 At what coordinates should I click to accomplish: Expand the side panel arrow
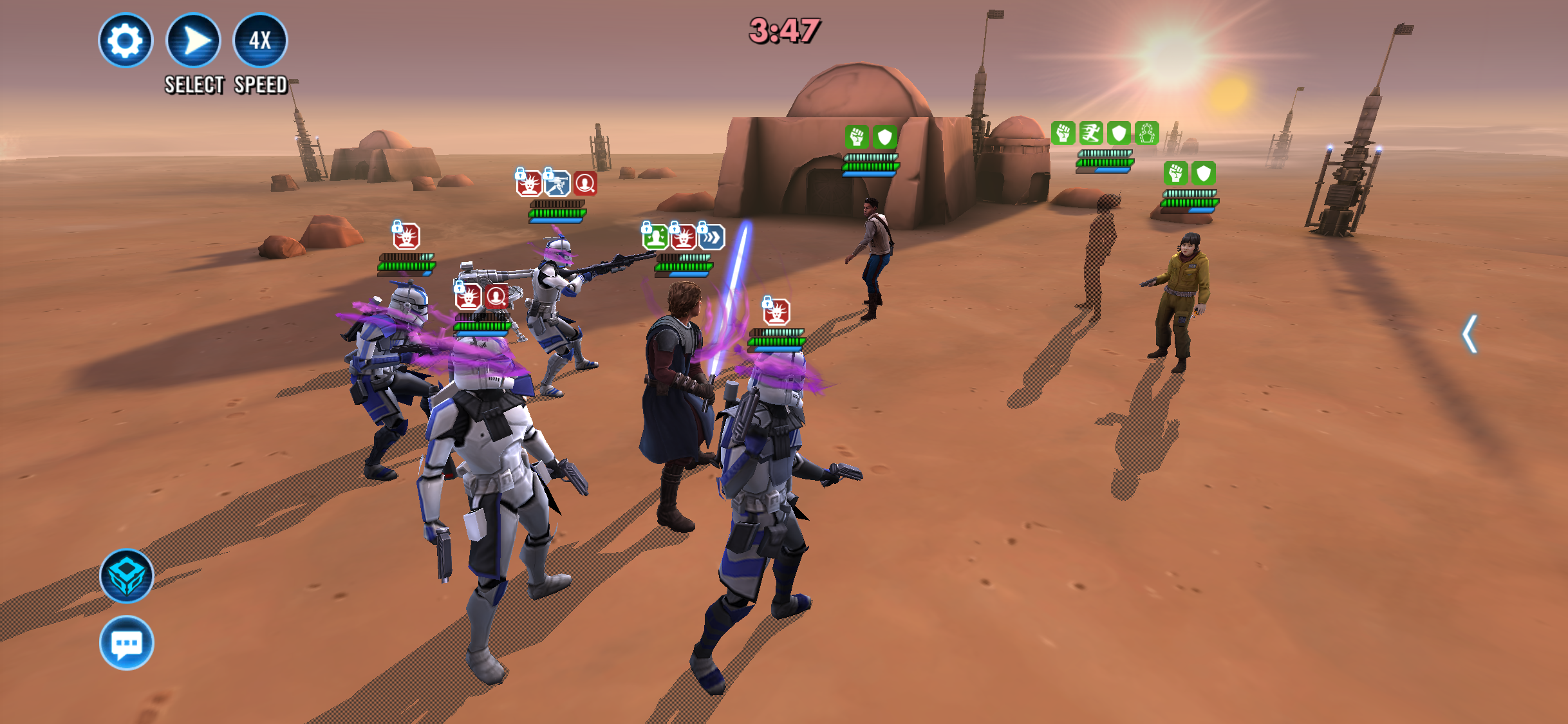point(1469,334)
